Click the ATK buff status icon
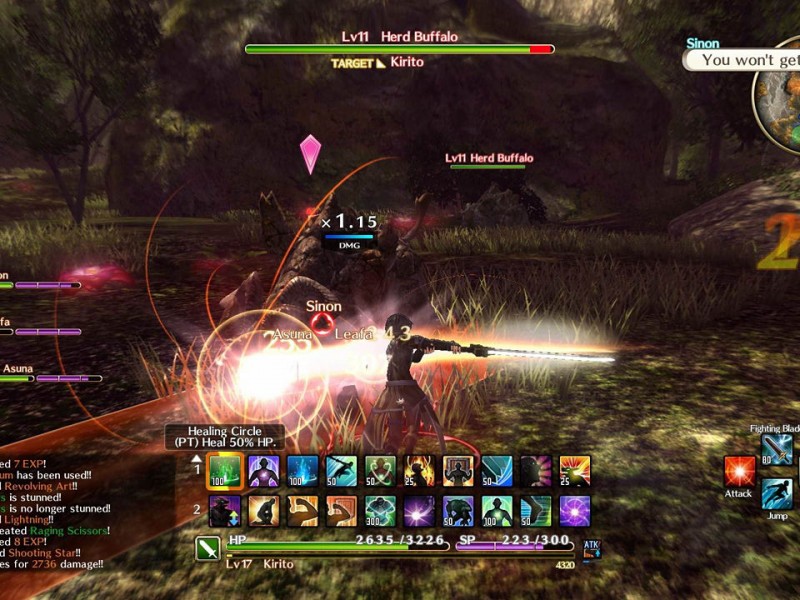800x600 pixels. coord(590,548)
